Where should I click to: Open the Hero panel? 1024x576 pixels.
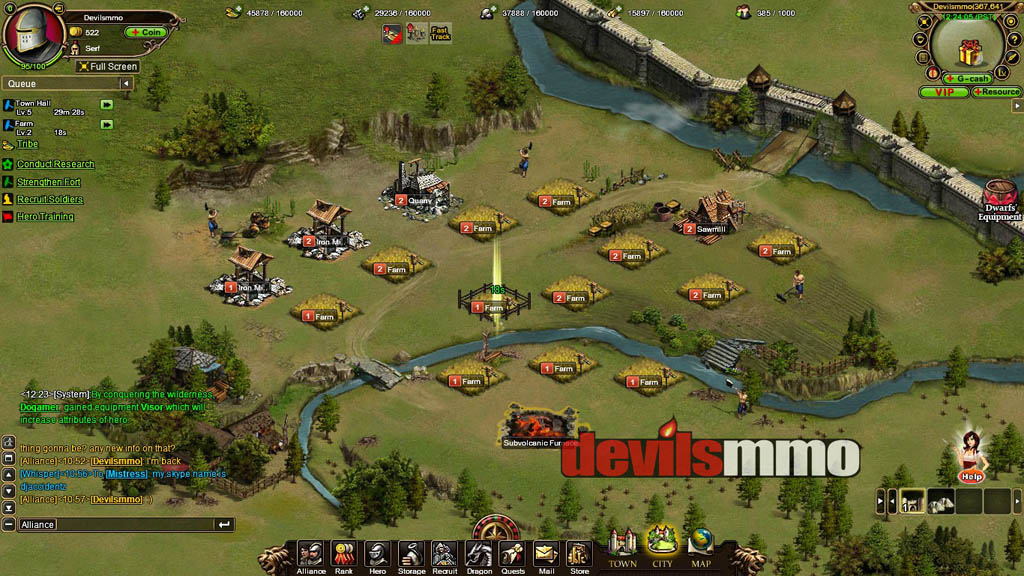pyautogui.click(x=377, y=555)
